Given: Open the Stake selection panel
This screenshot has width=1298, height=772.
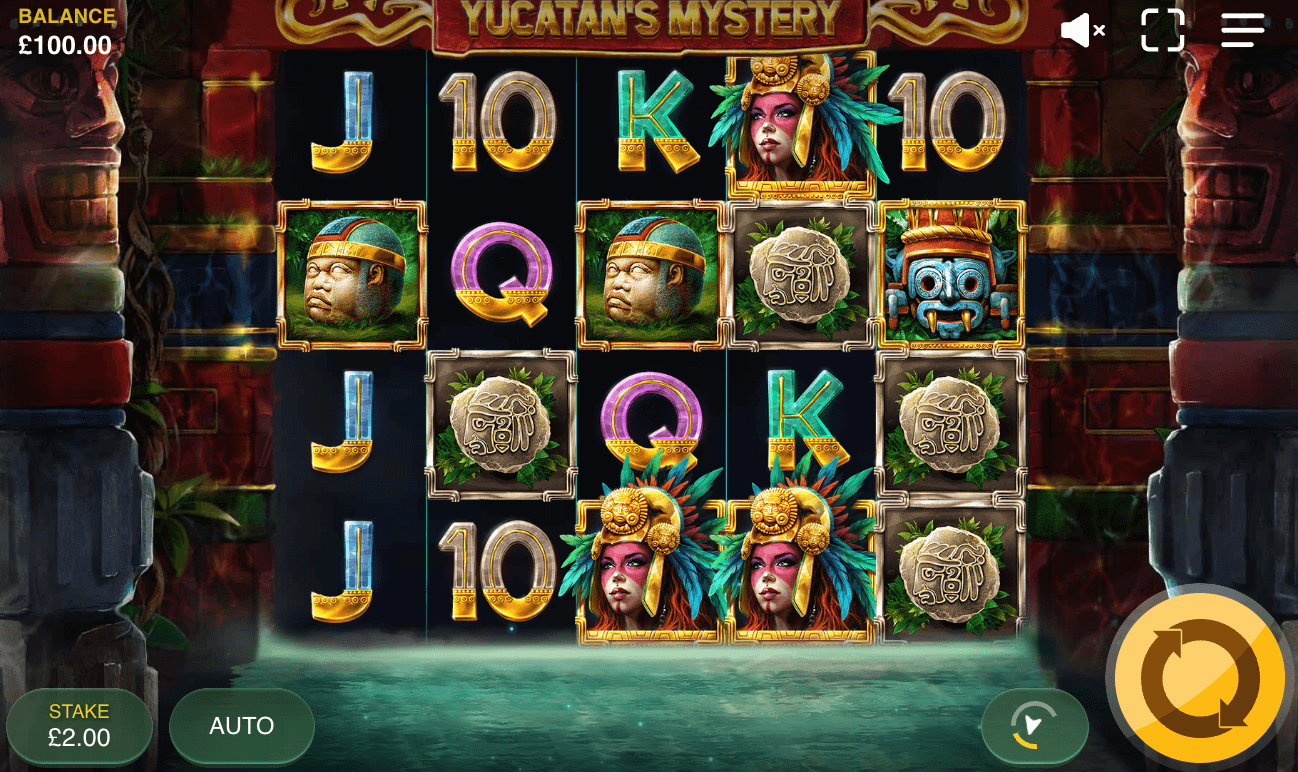Looking at the screenshot, I should (x=80, y=726).
